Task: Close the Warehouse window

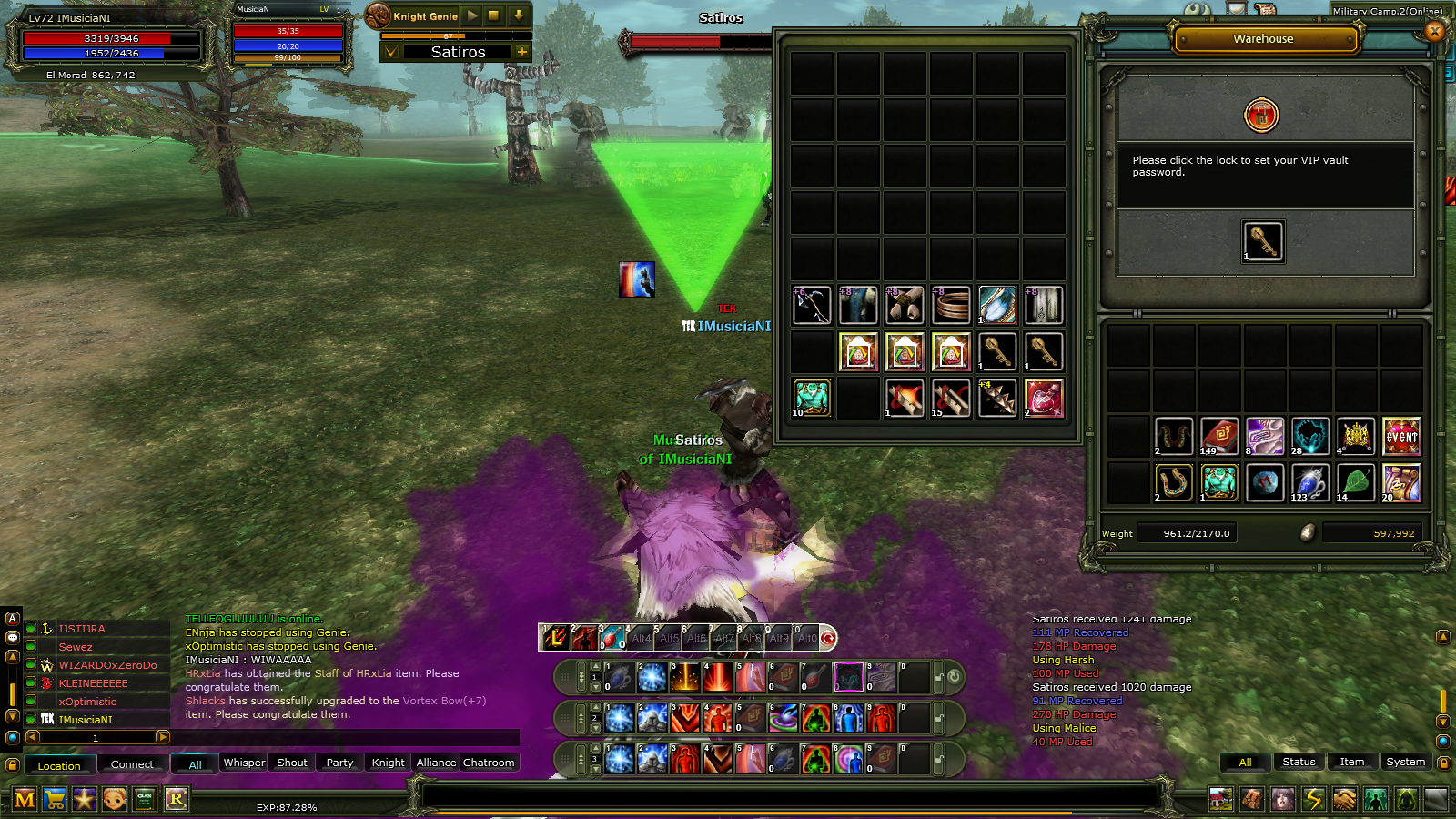Action: click(1435, 31)
